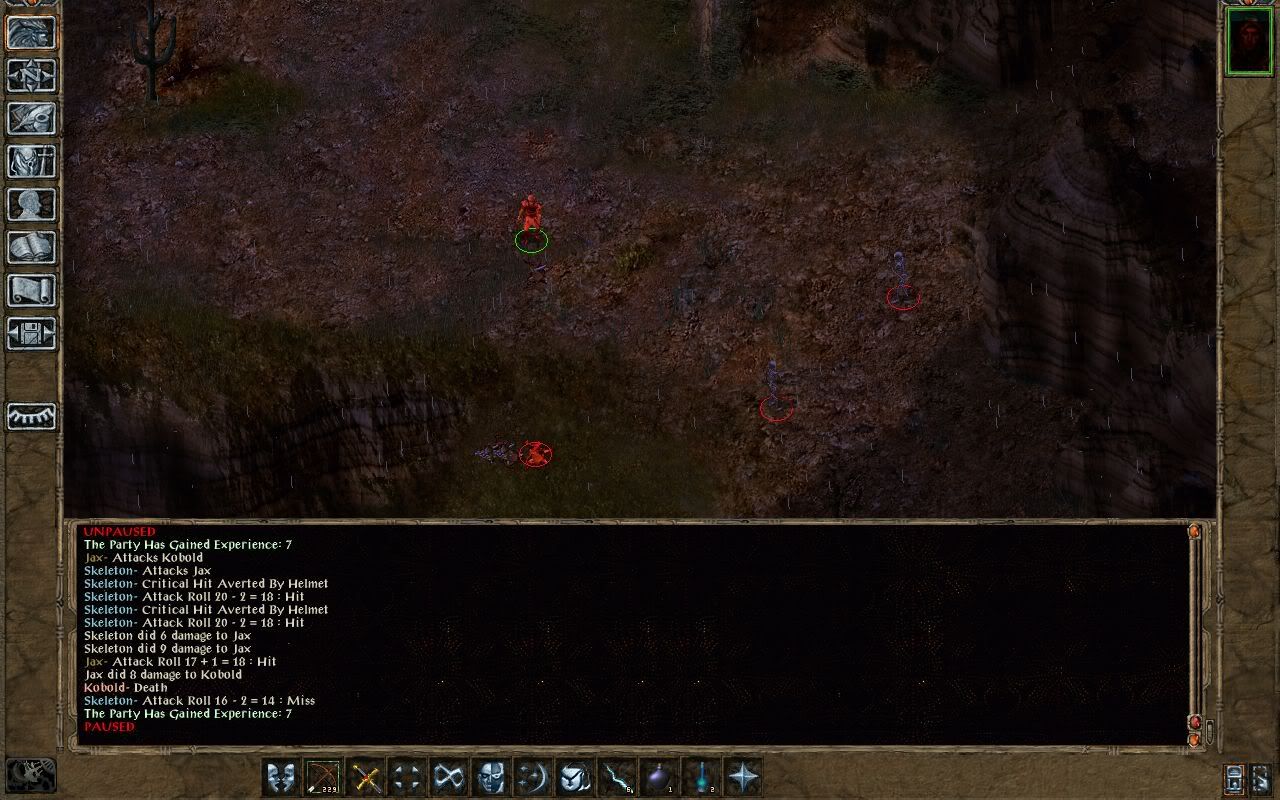Activate the four-arrows guard button
1280x800 pixels.
tap(406, 777)
